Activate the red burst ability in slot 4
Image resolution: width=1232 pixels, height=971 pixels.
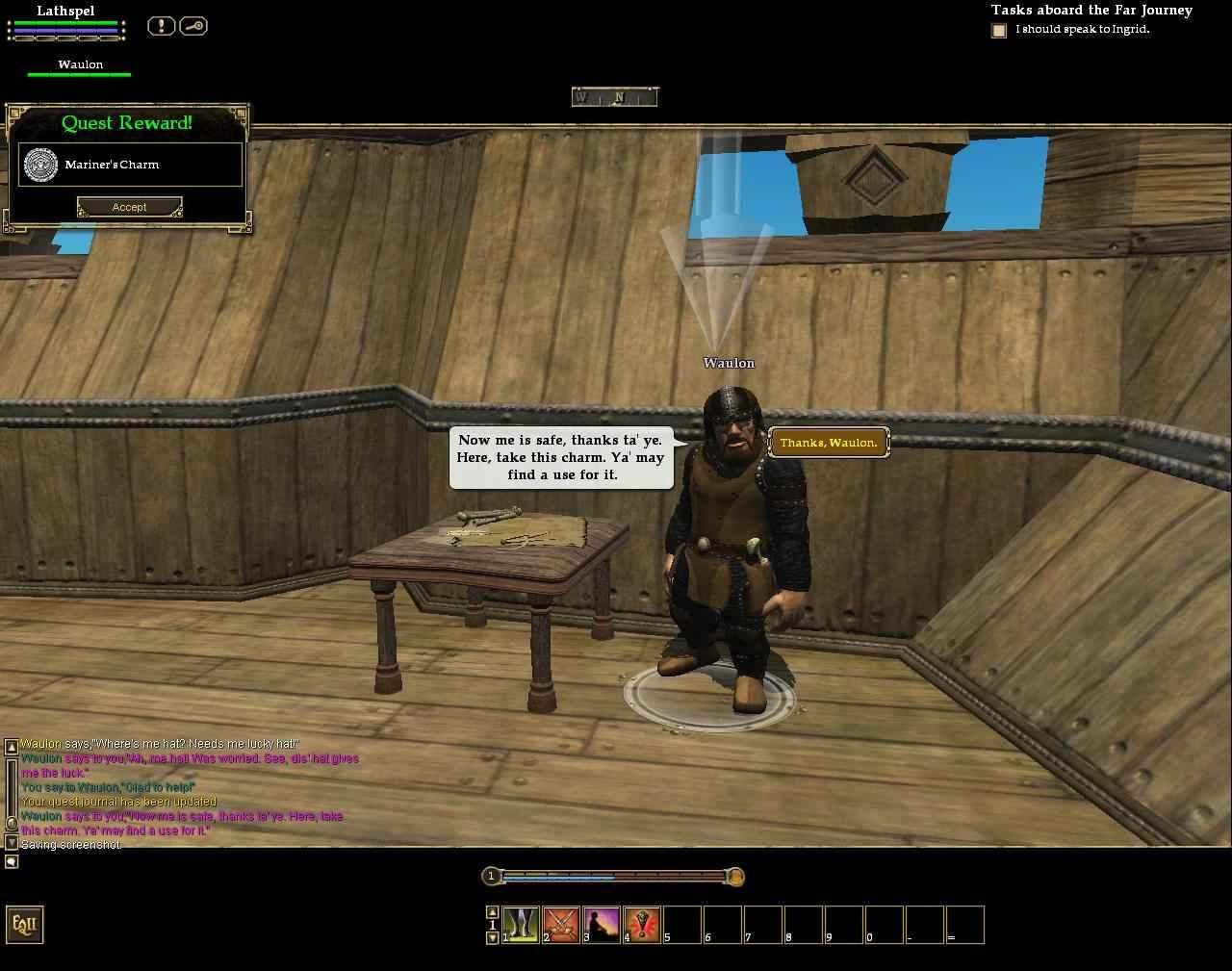tap(642, 925)
